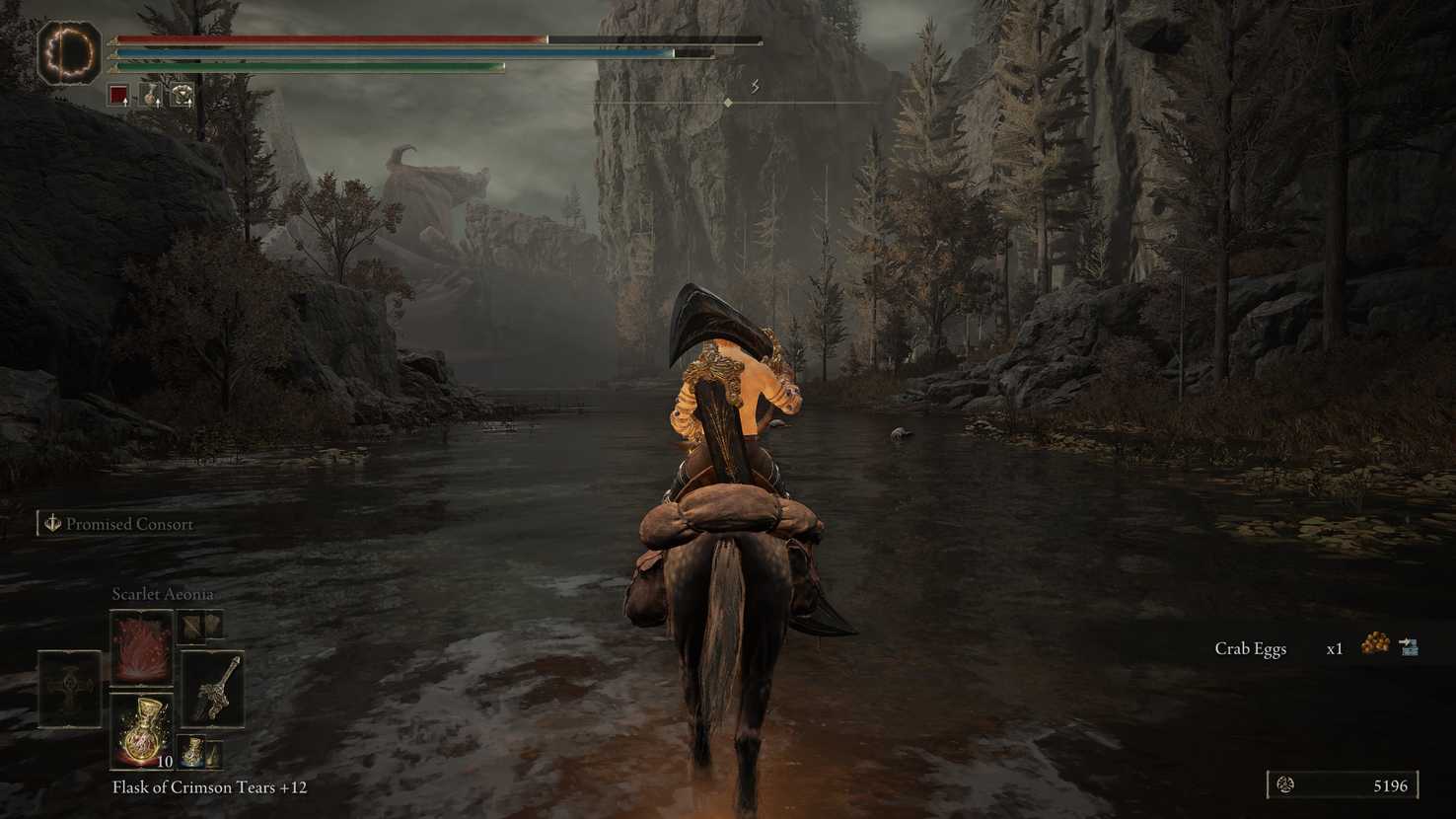Image resolution: width=1456 pixels, height=819 pixels.
Task: Click the flask buff status icon
Action: (150, 95)
